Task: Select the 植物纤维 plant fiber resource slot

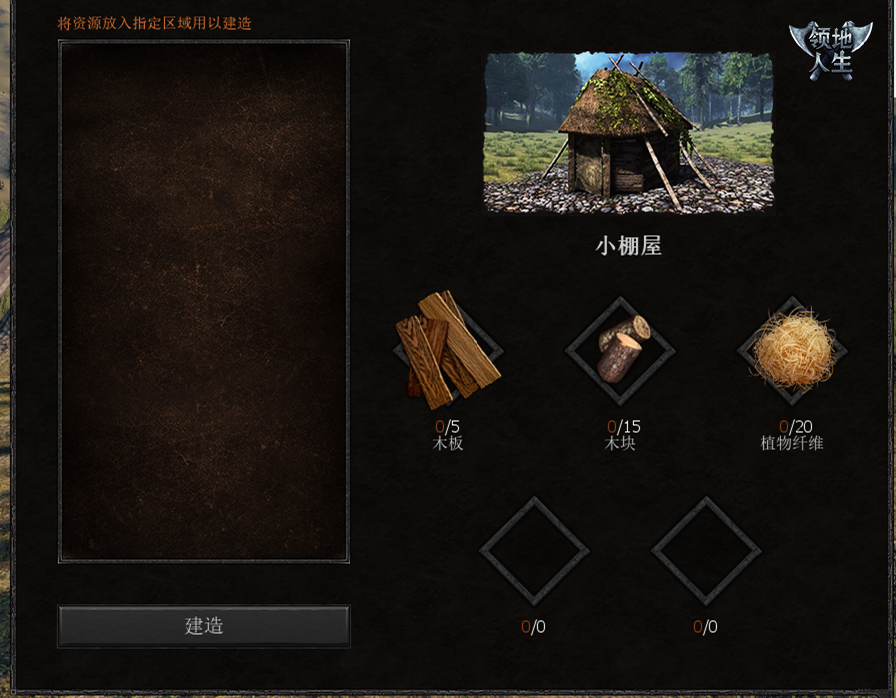Action: 792,351
